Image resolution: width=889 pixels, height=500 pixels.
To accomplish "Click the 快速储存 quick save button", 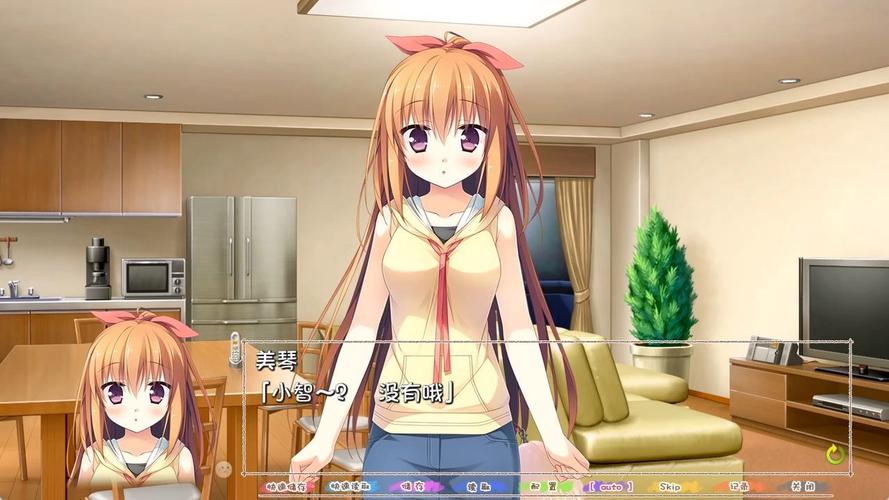I will [x=285, y=487].
